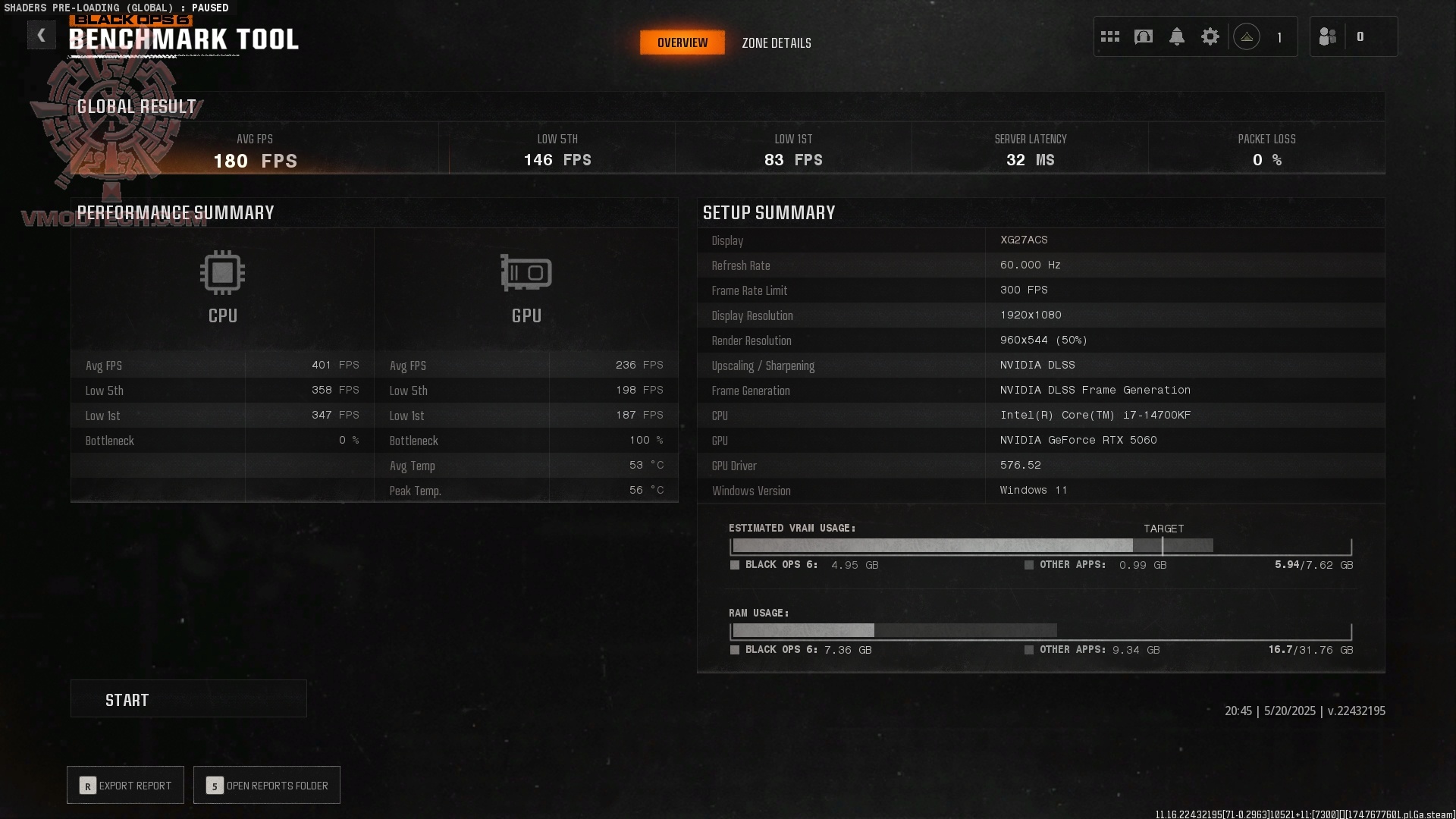Image resolution: width=1456 pixels, height=819 pixels.
Task: Toggle the BLACK OPS 6 RAM legend marker
Action: (x=735, y=650)
